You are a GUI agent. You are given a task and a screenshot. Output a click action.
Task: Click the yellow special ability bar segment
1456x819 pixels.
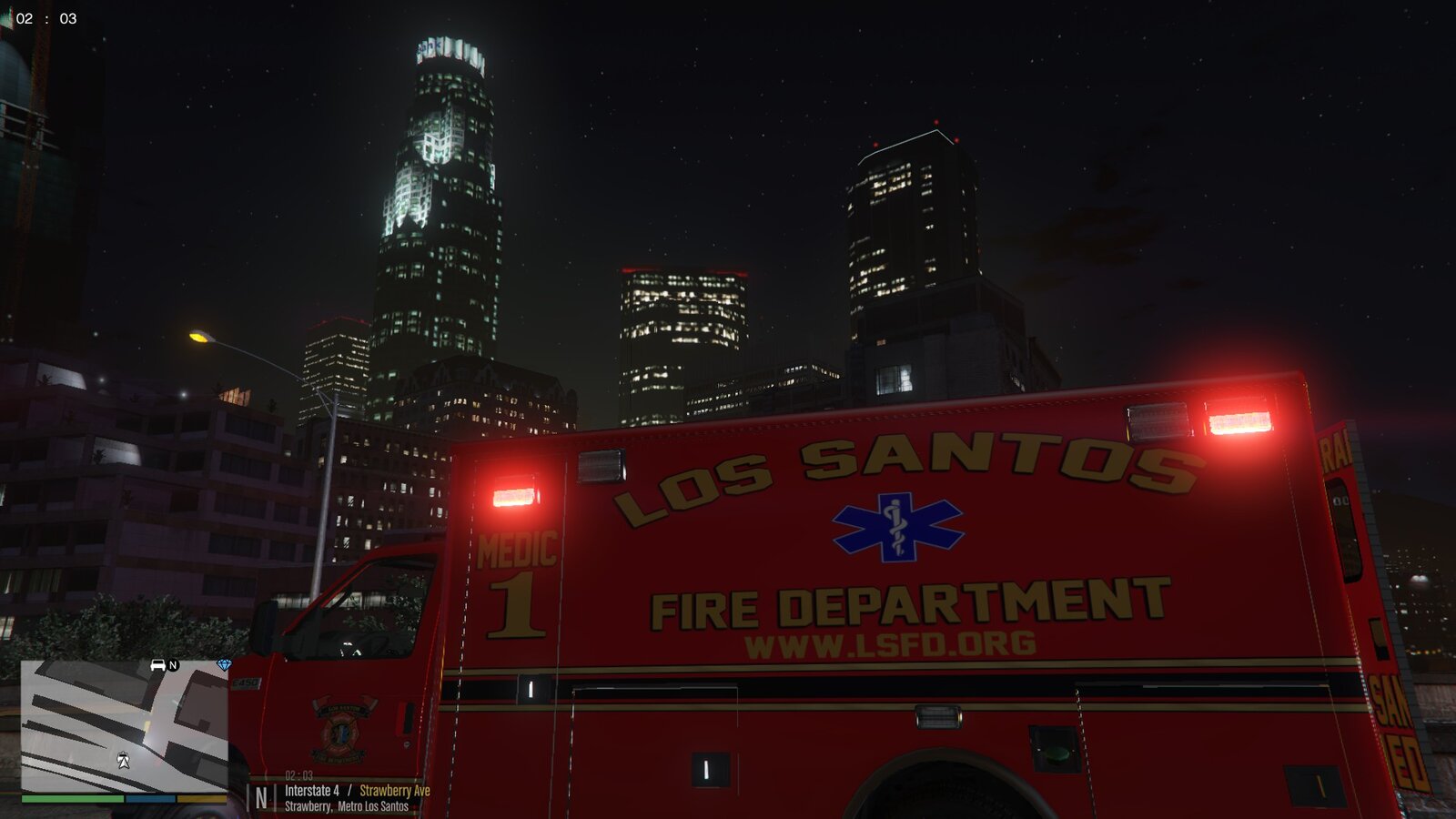201,799
